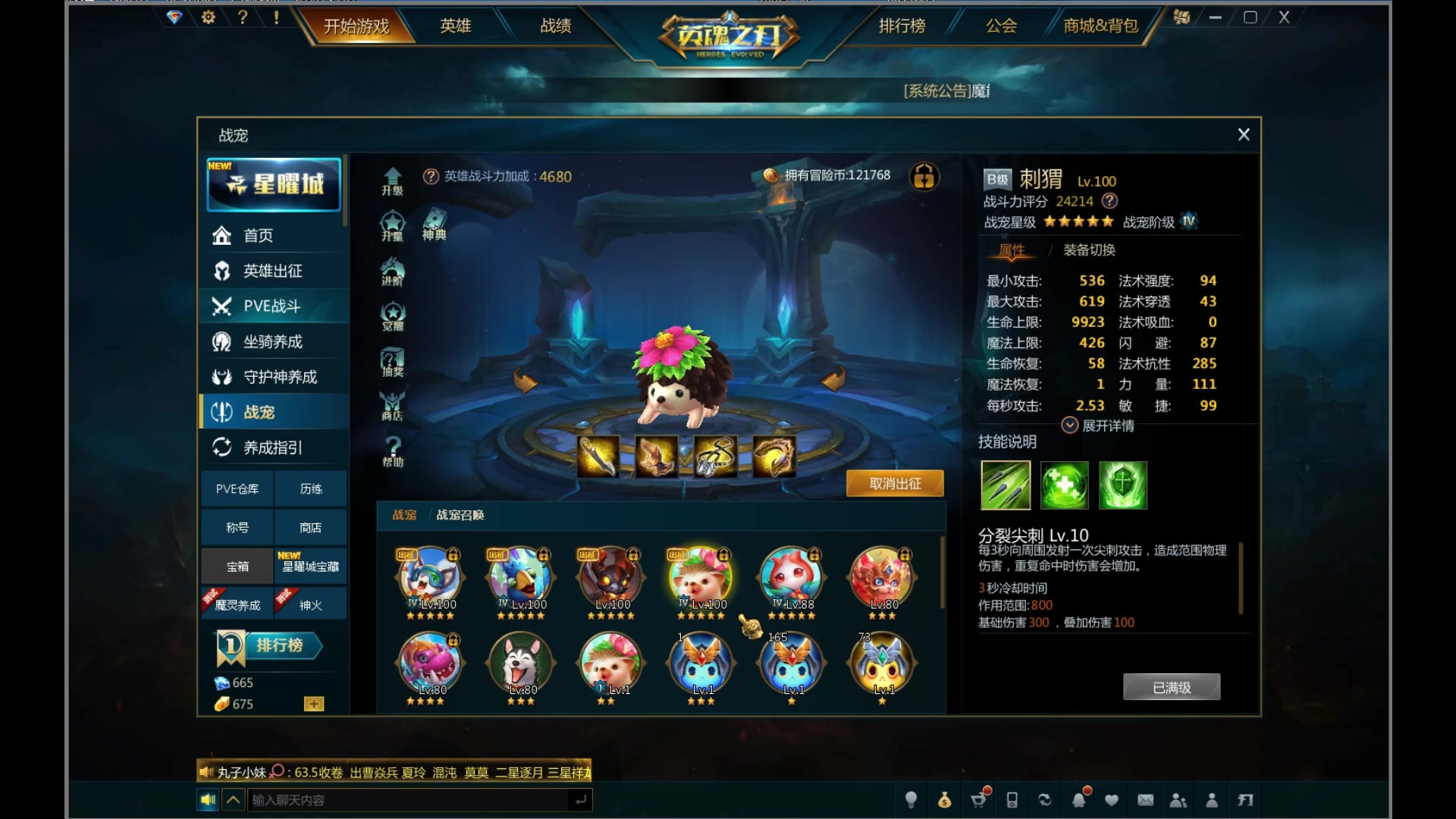This screenshot has width=1456, height=819.
Task: Open the 升级 level-up function
Action: pyautogui.click(x=392, y=181)
